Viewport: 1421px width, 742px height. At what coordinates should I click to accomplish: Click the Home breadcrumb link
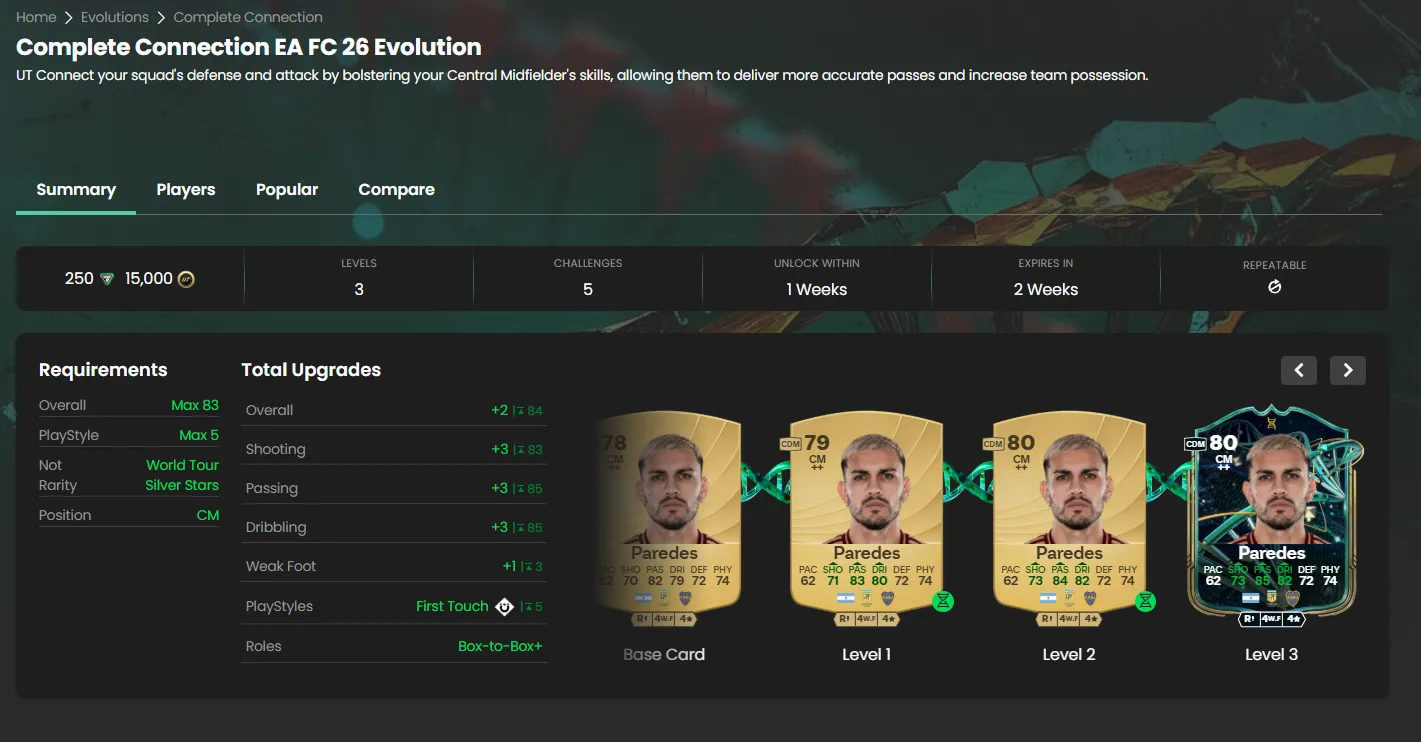coord(36,16)
